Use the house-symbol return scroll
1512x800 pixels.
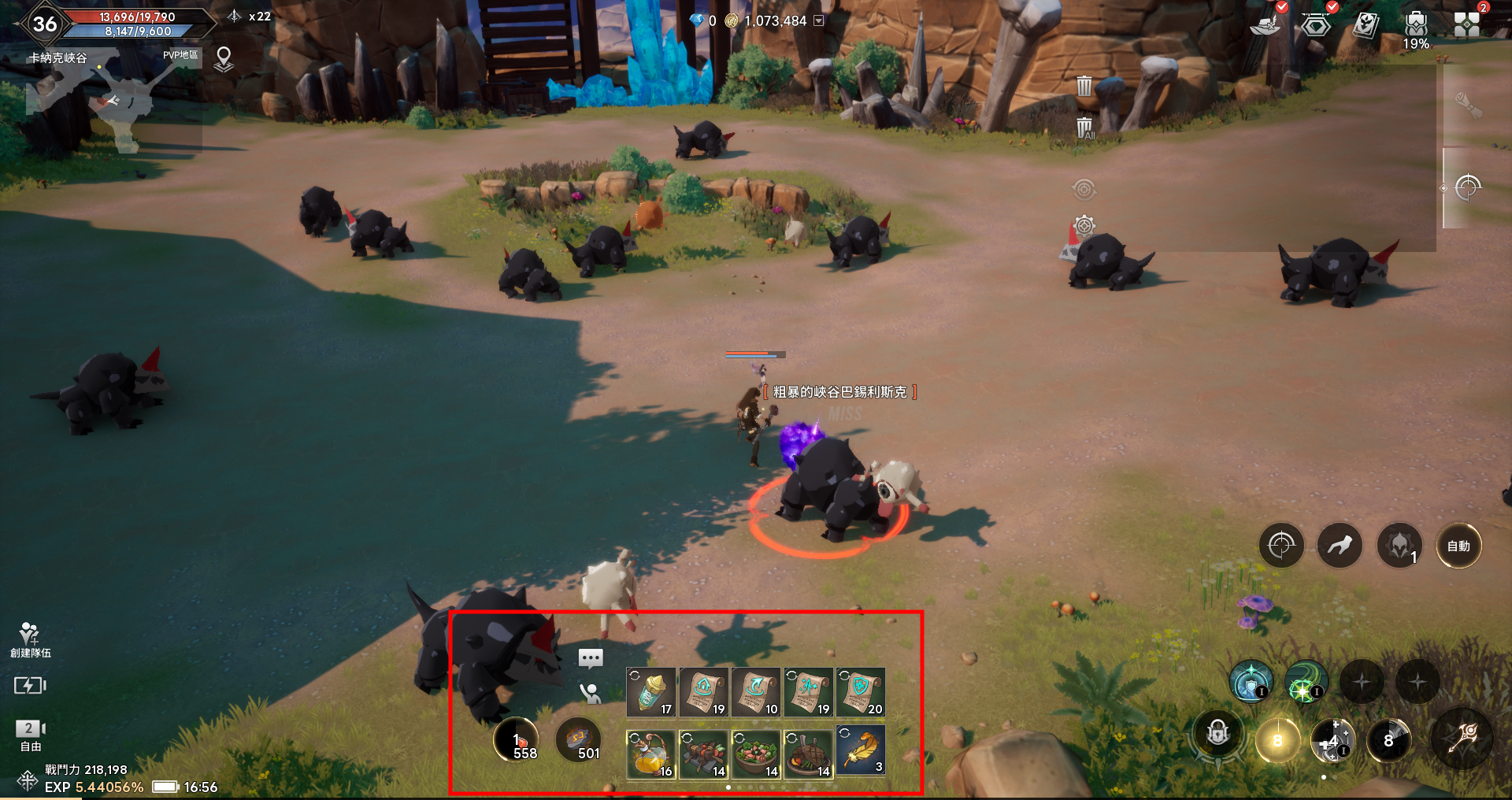click(703, 691)
